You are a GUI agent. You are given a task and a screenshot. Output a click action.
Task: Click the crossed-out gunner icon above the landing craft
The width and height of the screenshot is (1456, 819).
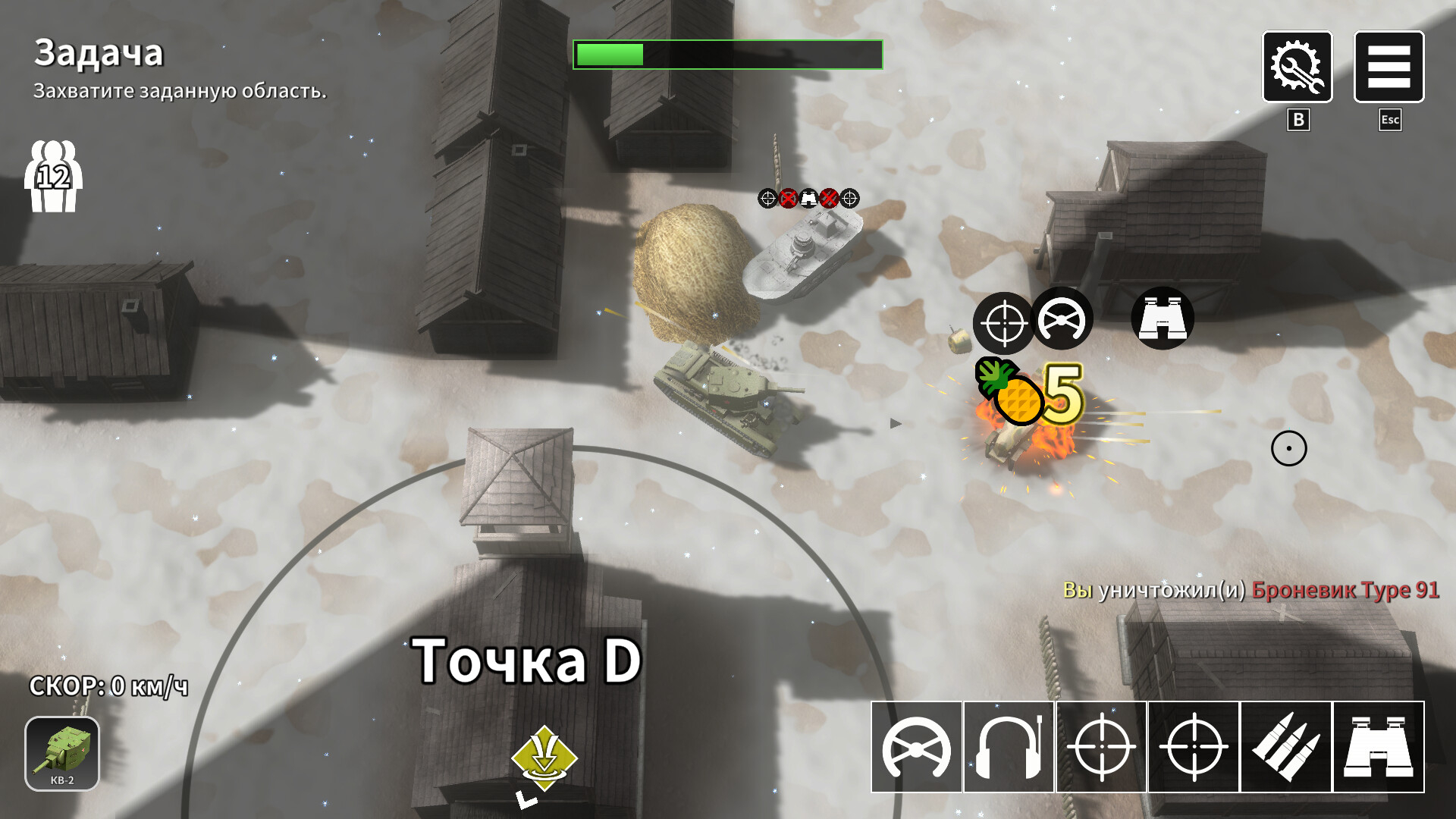pos(789,199)
